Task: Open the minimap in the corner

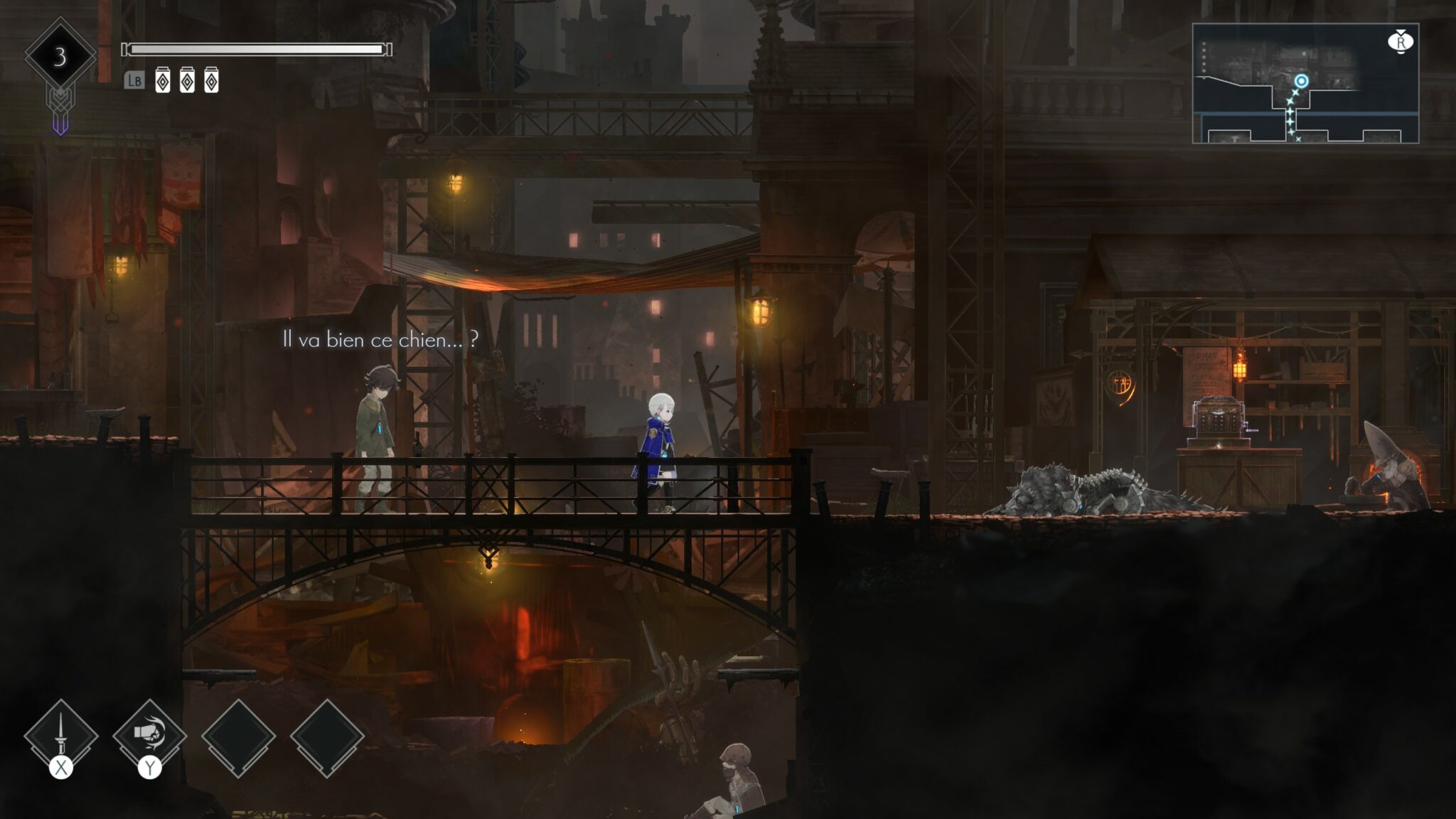Action: pyautogui.click(x=1305, y=83)
